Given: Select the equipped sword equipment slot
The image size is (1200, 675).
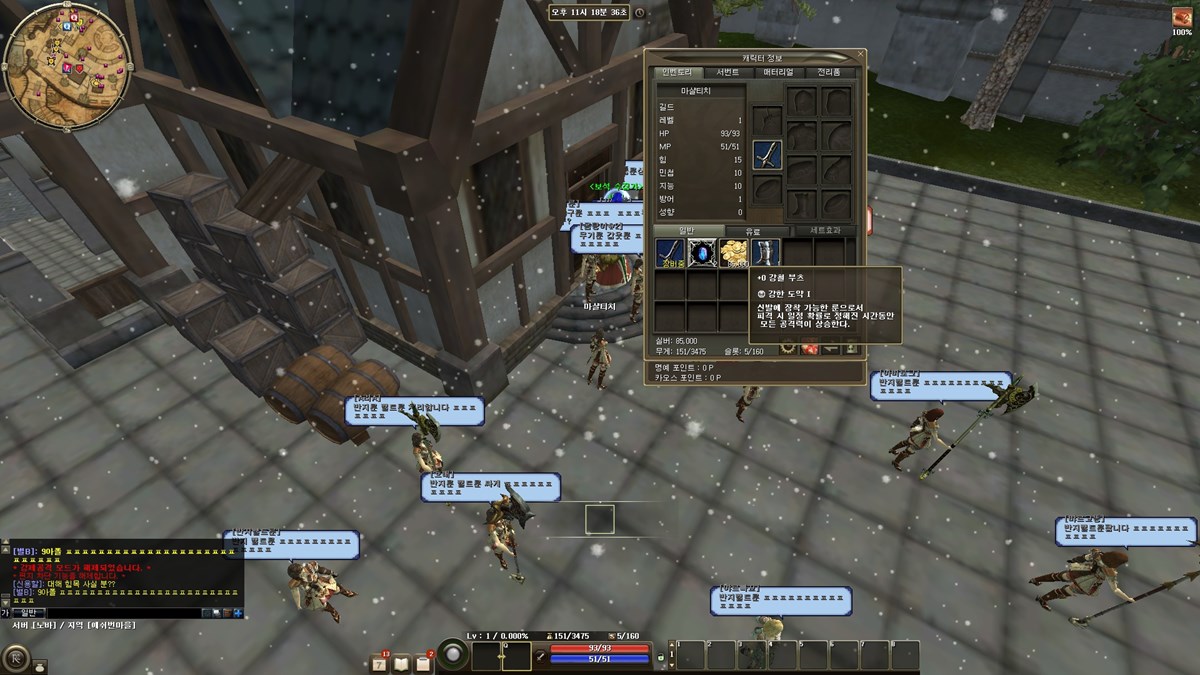Looking at the screenshot, I should pyautogui.click(x=766, y=154).
